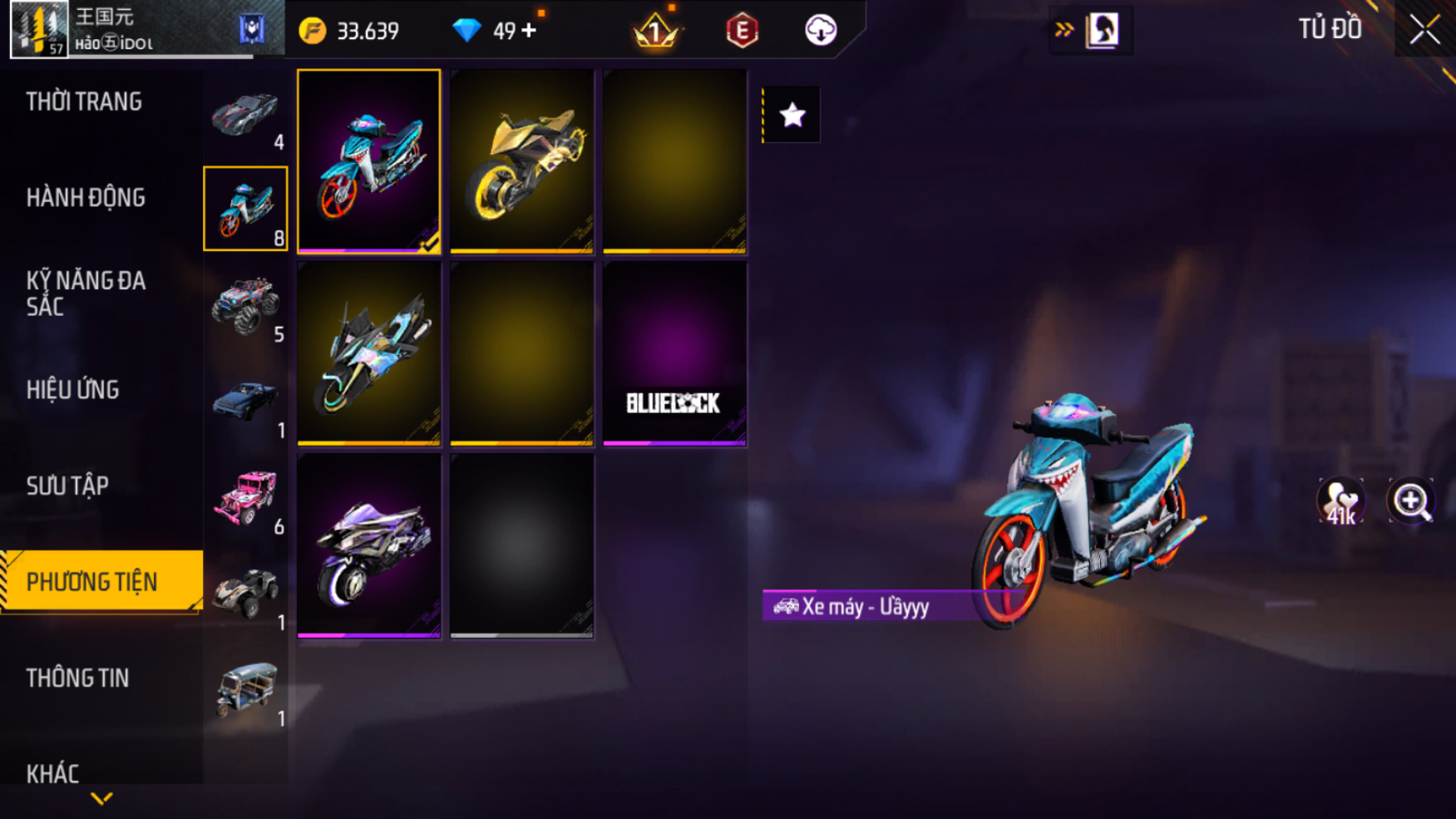The width and height of the screenshot is (1456, 819).
Task: Choose the Bluelock motorbike skin tile
Action: [674, 354]
